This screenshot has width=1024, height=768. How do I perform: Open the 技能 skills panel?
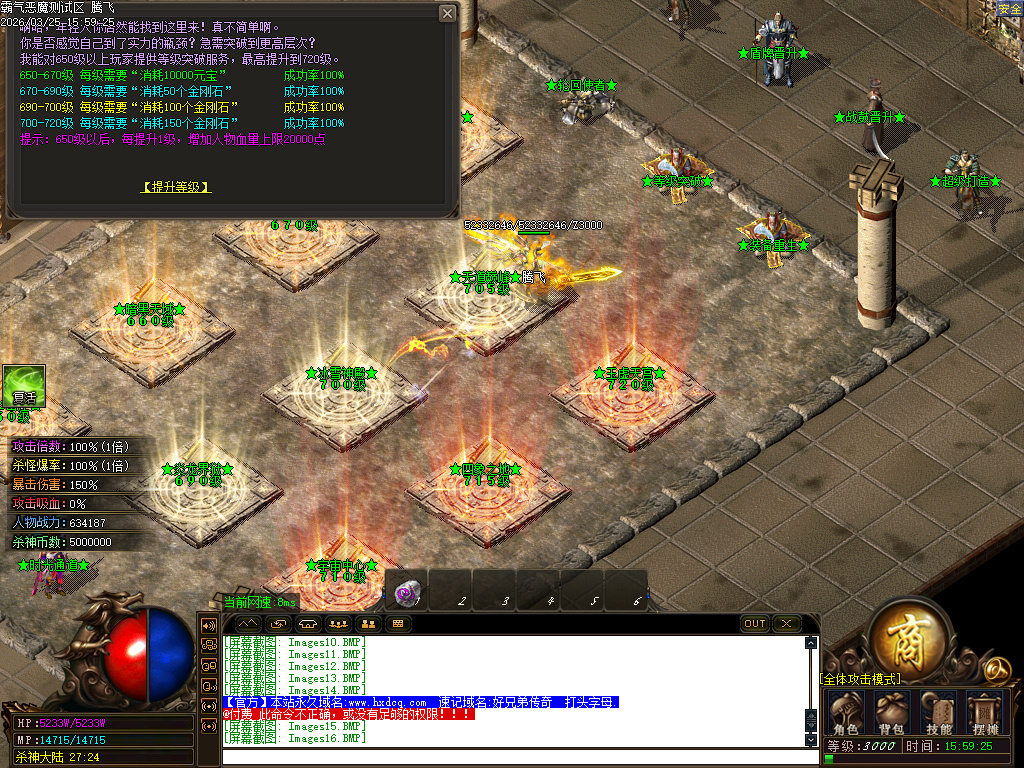click(x=939, y=713)
